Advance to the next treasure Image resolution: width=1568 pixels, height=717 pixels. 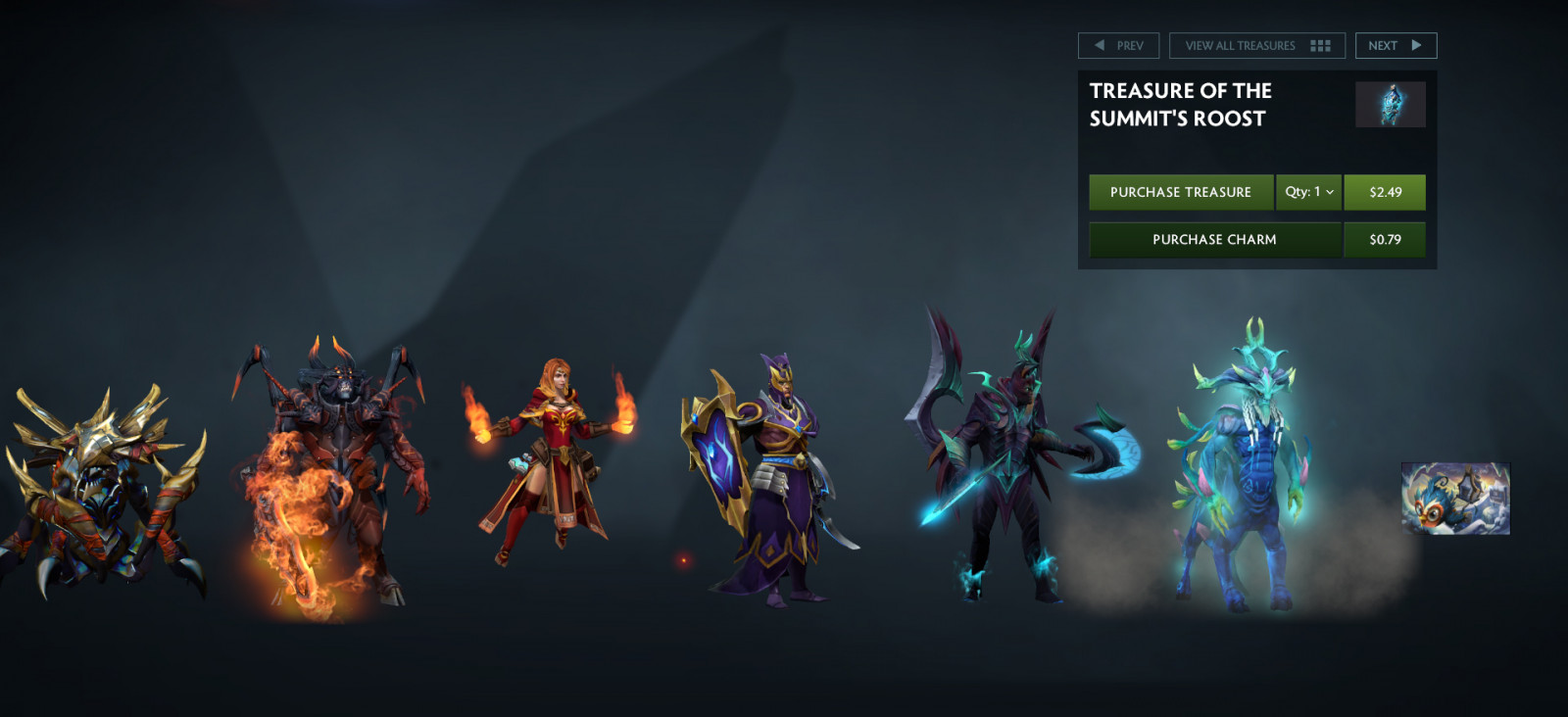tap(1396, 46)
